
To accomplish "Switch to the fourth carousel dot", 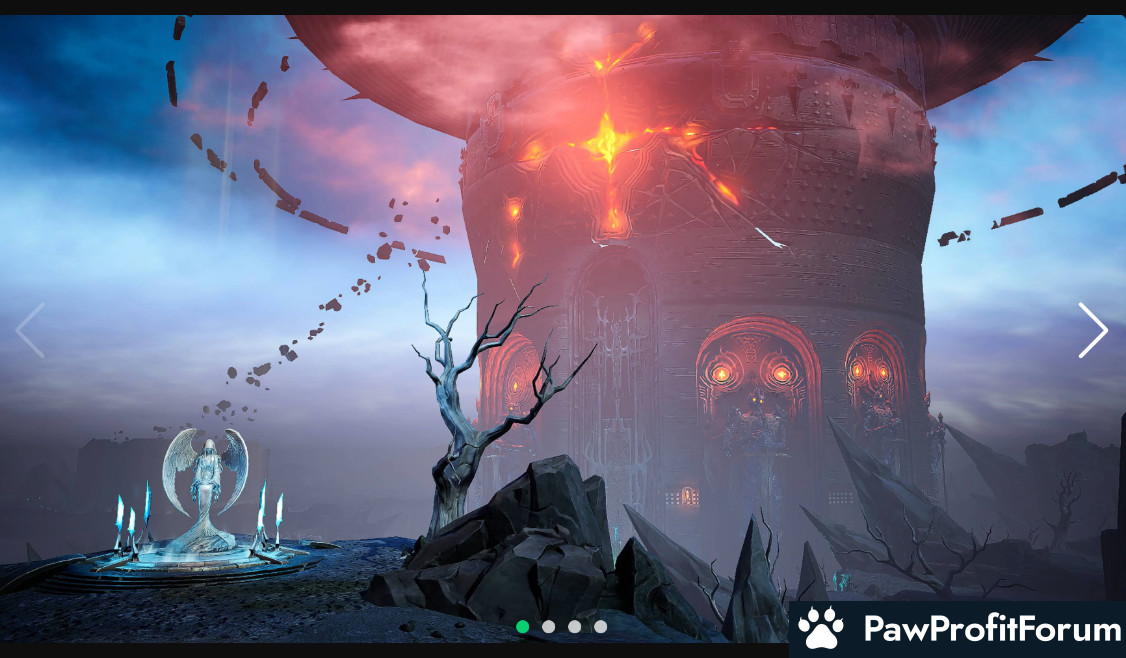I will (600, 627).
